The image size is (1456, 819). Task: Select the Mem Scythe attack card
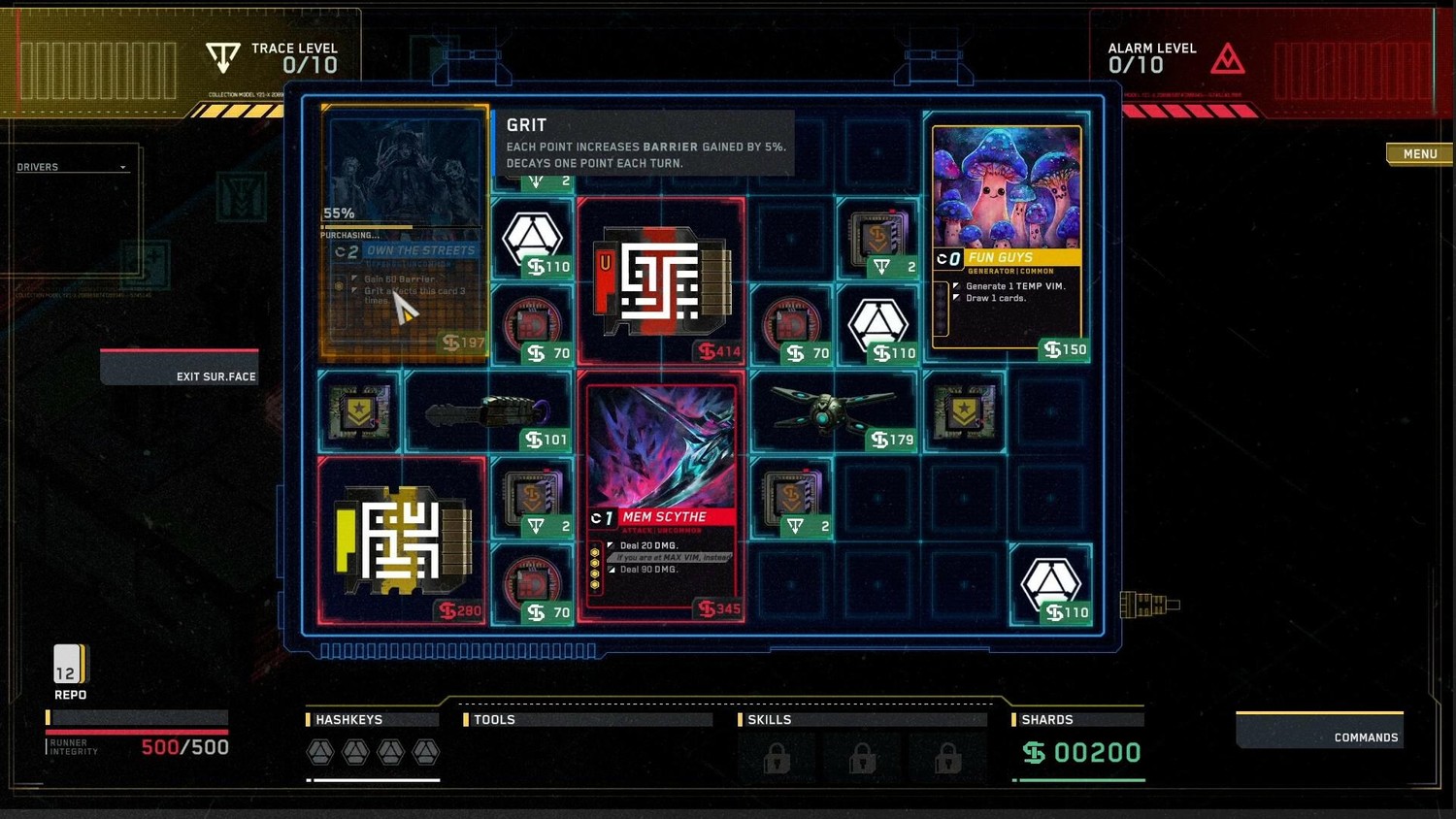pos(662,495)
